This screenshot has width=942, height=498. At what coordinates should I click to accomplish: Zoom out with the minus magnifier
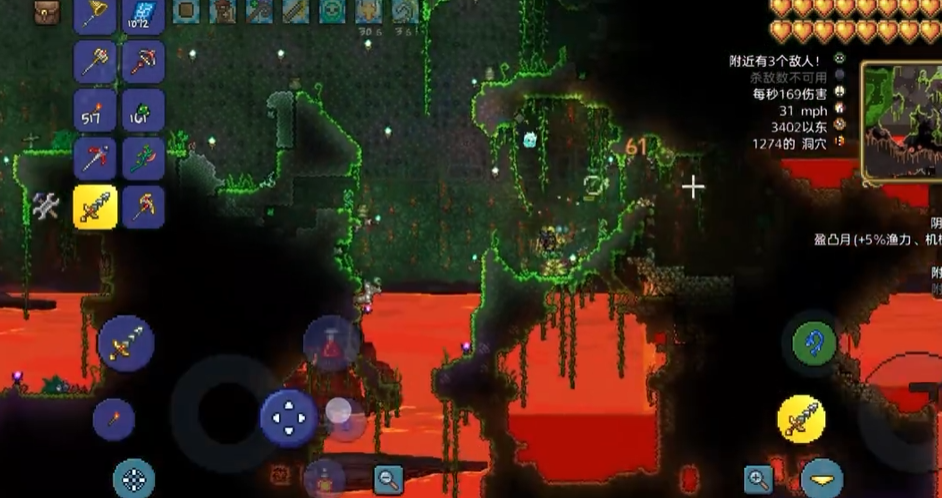(x=389, y=479)
